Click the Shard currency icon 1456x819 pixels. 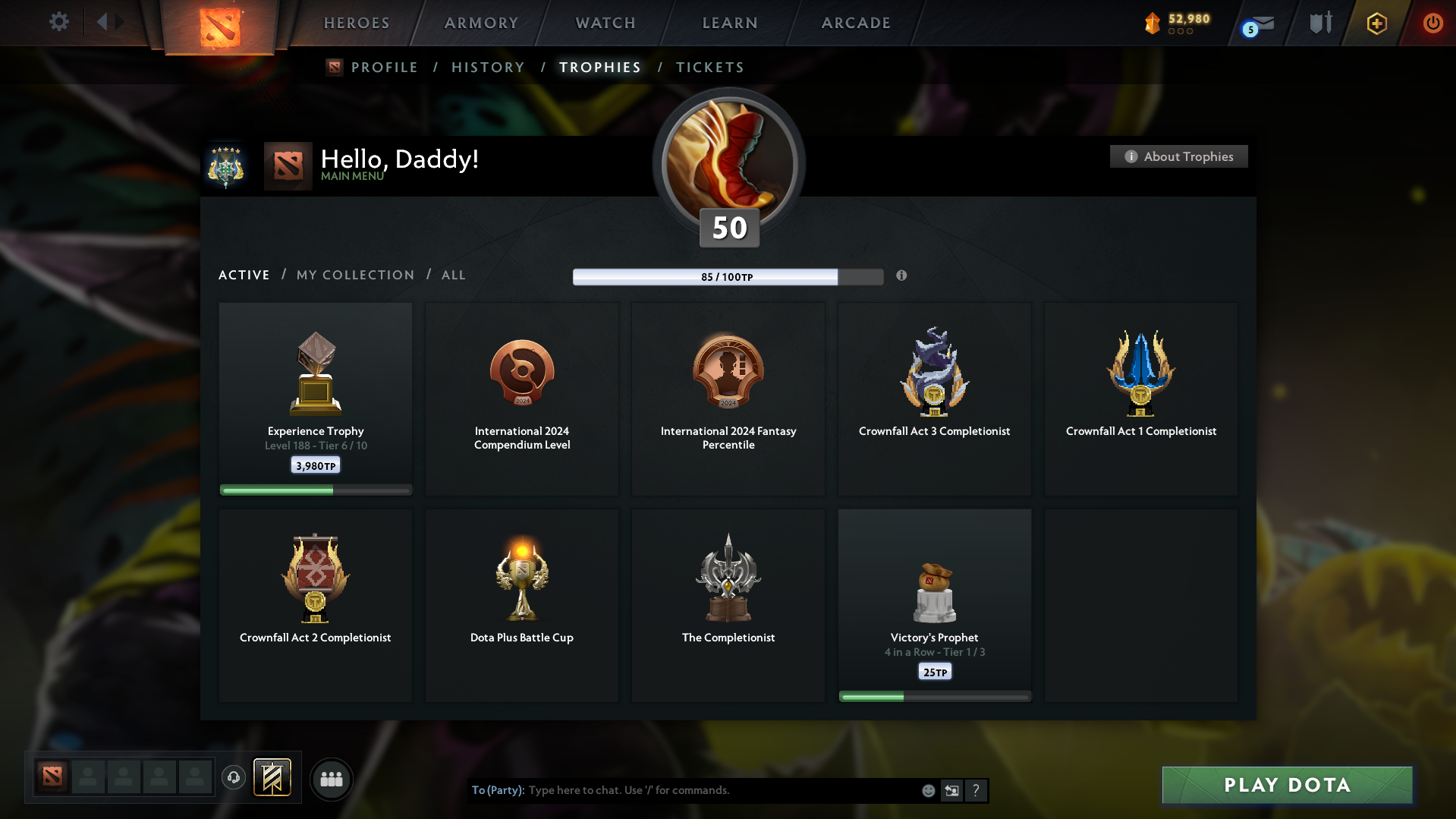point(1153,22)
